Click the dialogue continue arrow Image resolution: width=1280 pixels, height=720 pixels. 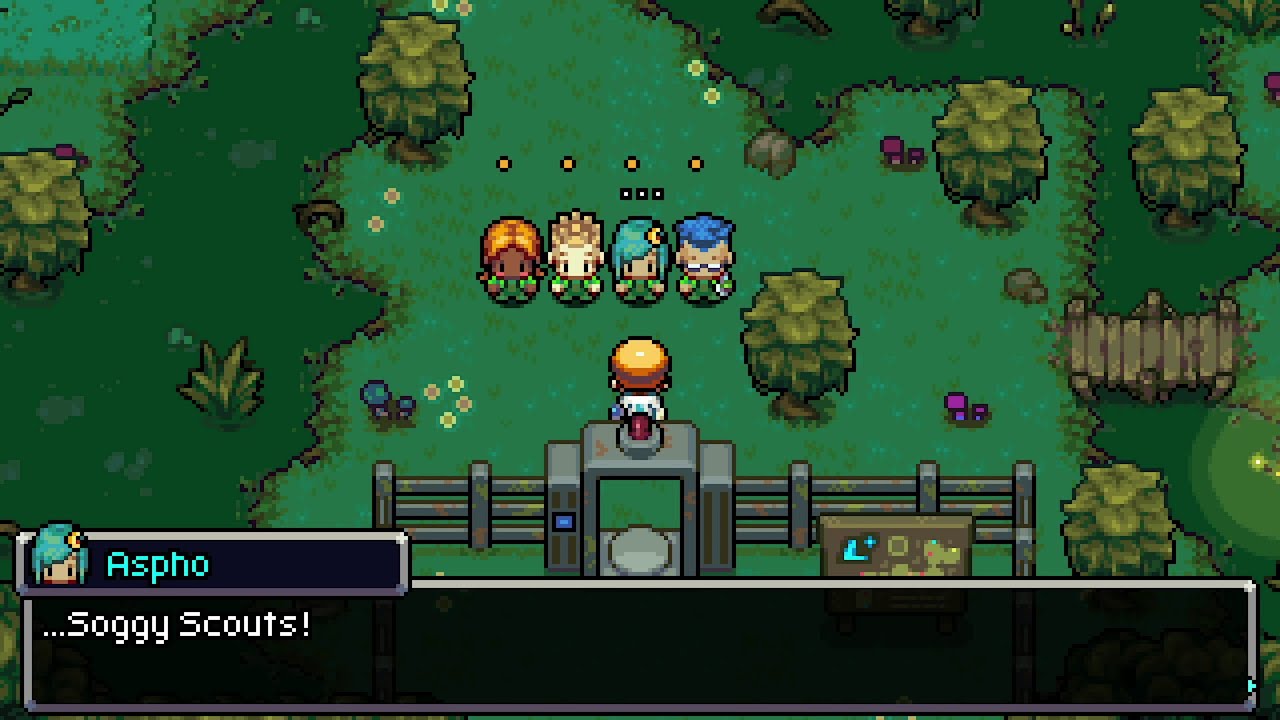tap(1250, 686)
